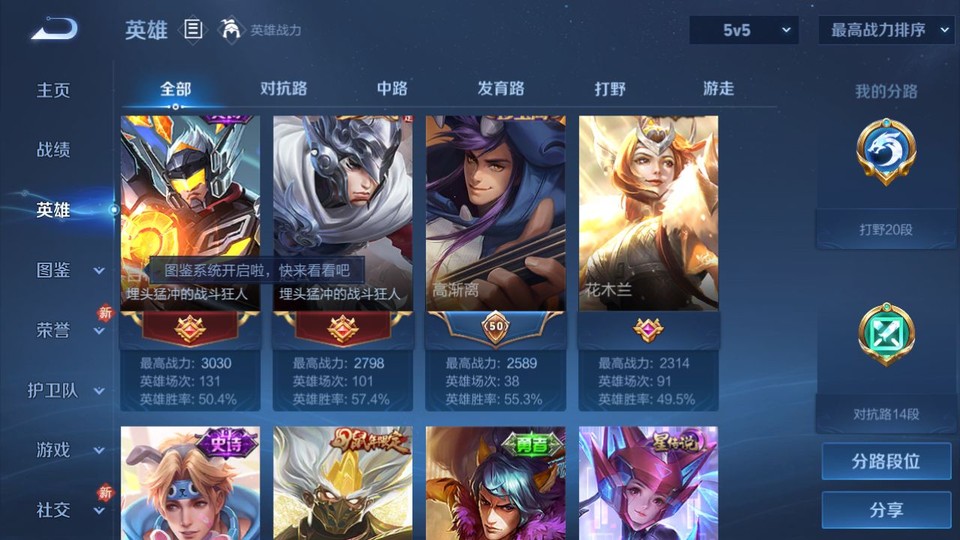The image size is (960, 540).
Task: Click the 分享 share button
Action: click(886, 510)
